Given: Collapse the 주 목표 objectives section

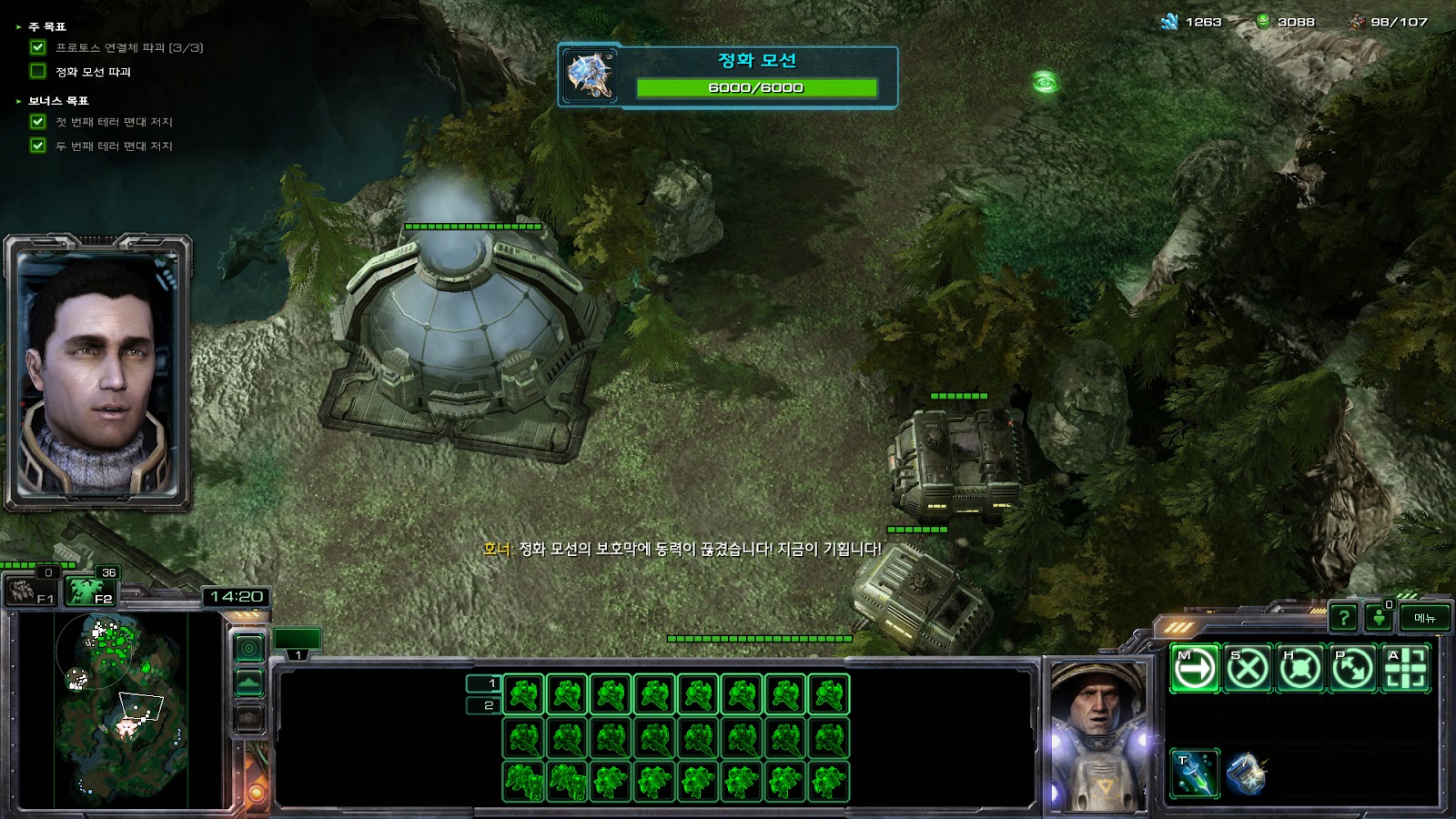Looking at the screenshot, I should click(x=18, y=27).
